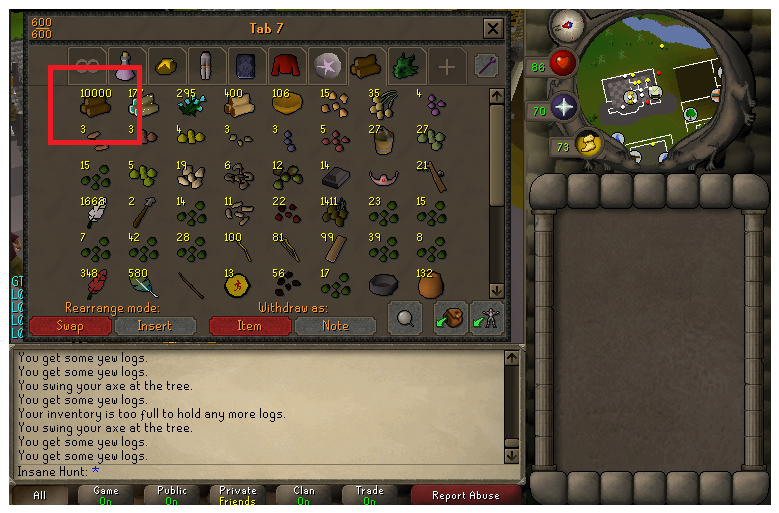This screenshot has height=513, width=779.
Task: Open the bank search magnifying glass
Action: tap(404, 318)
